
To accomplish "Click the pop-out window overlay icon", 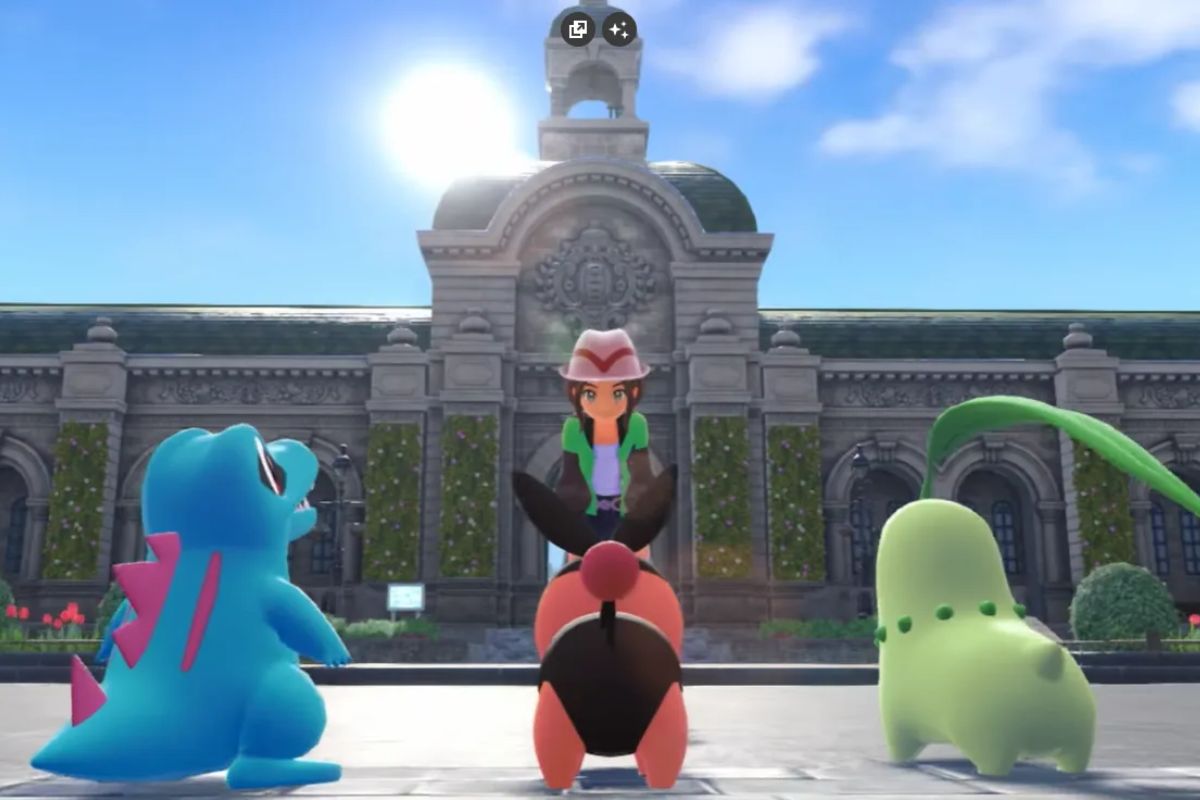I will click(578, 29).
